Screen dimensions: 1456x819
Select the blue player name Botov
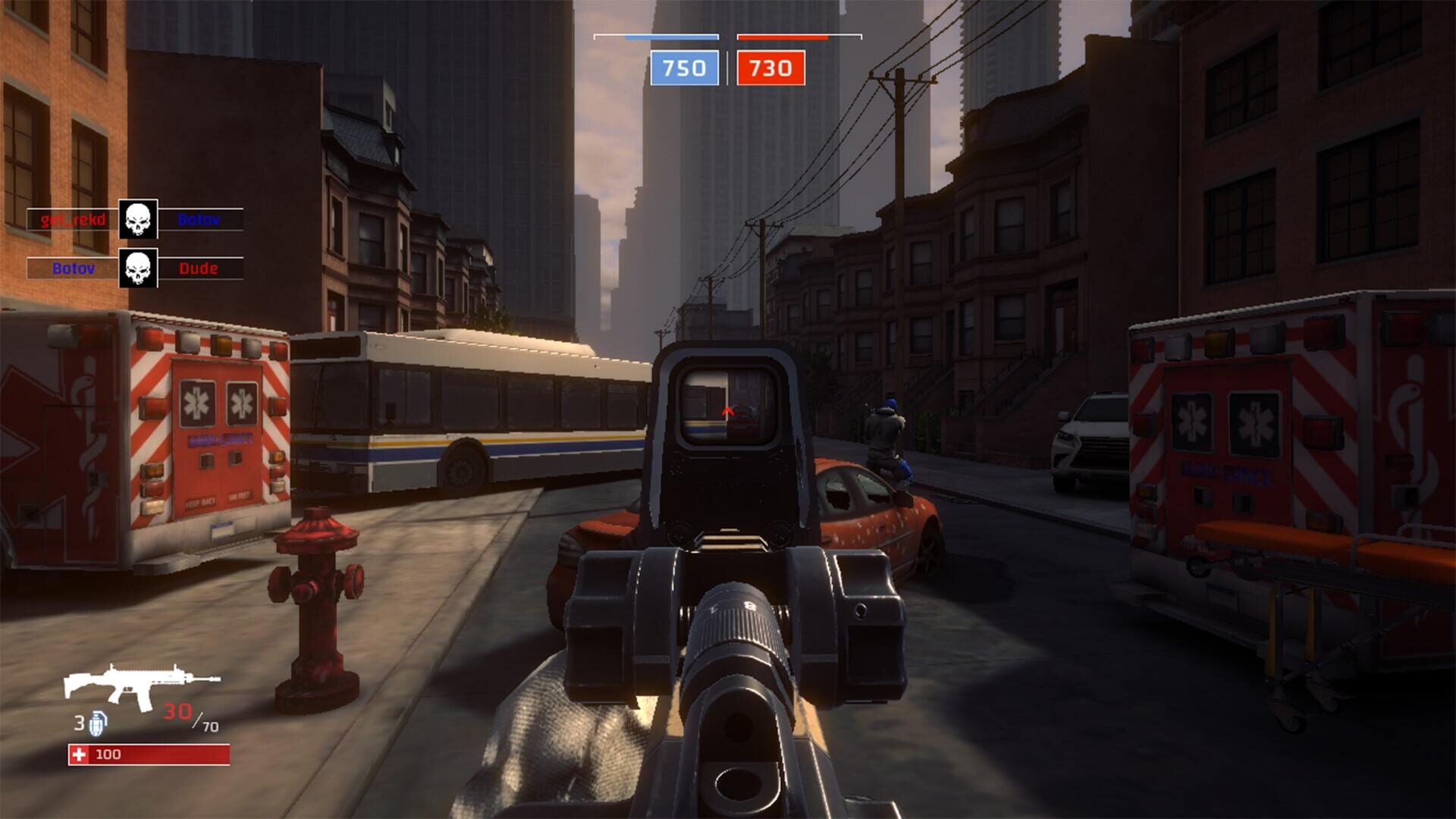coord(199,218)
